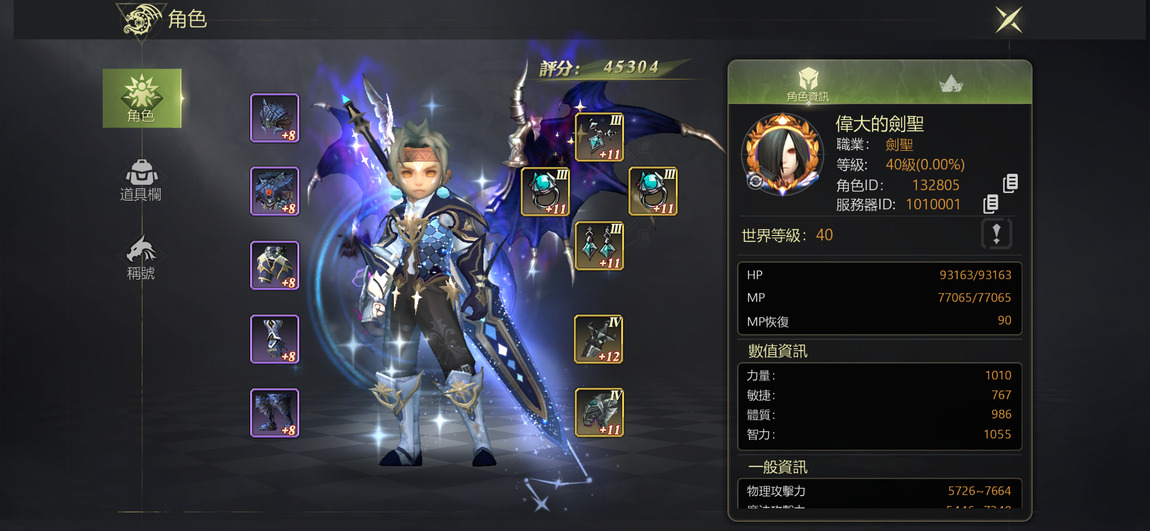Copy the 角色ID number
Screen dimensions: 1150x531
pyautogui.click(x=1010, y=184)
